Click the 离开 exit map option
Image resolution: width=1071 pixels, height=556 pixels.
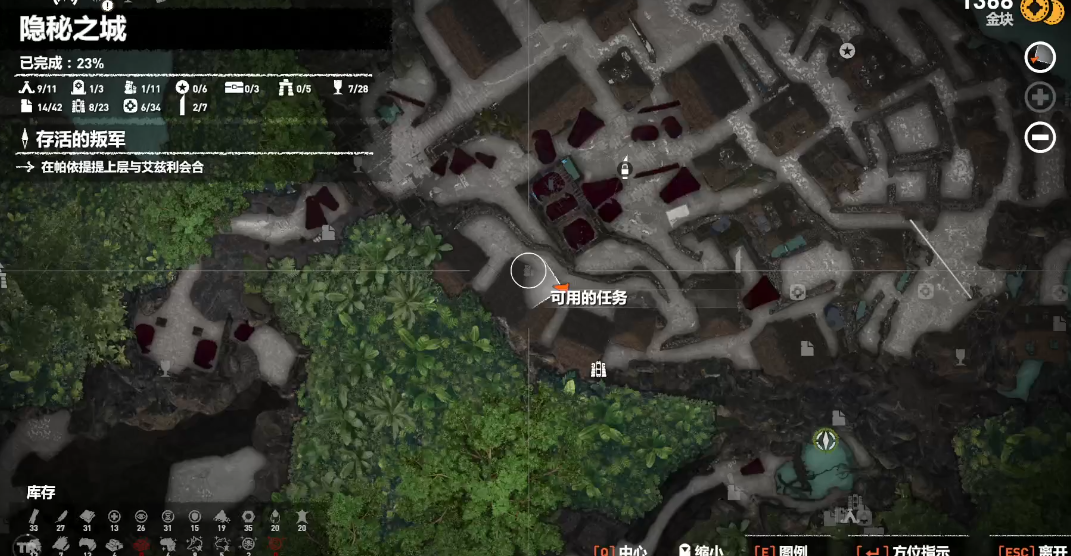[x=1037, y=549]
